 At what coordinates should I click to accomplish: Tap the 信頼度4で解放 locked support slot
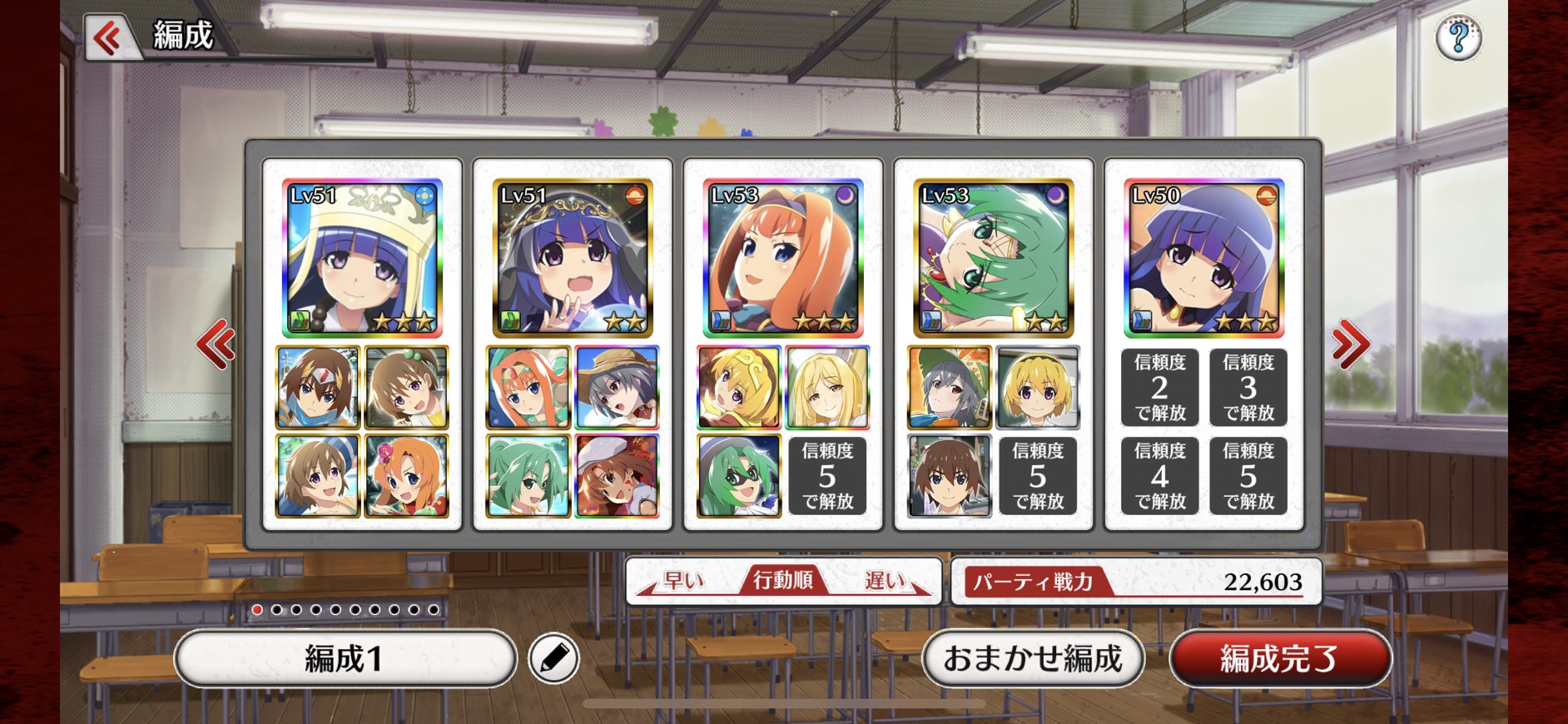(x=1160, y=476)
